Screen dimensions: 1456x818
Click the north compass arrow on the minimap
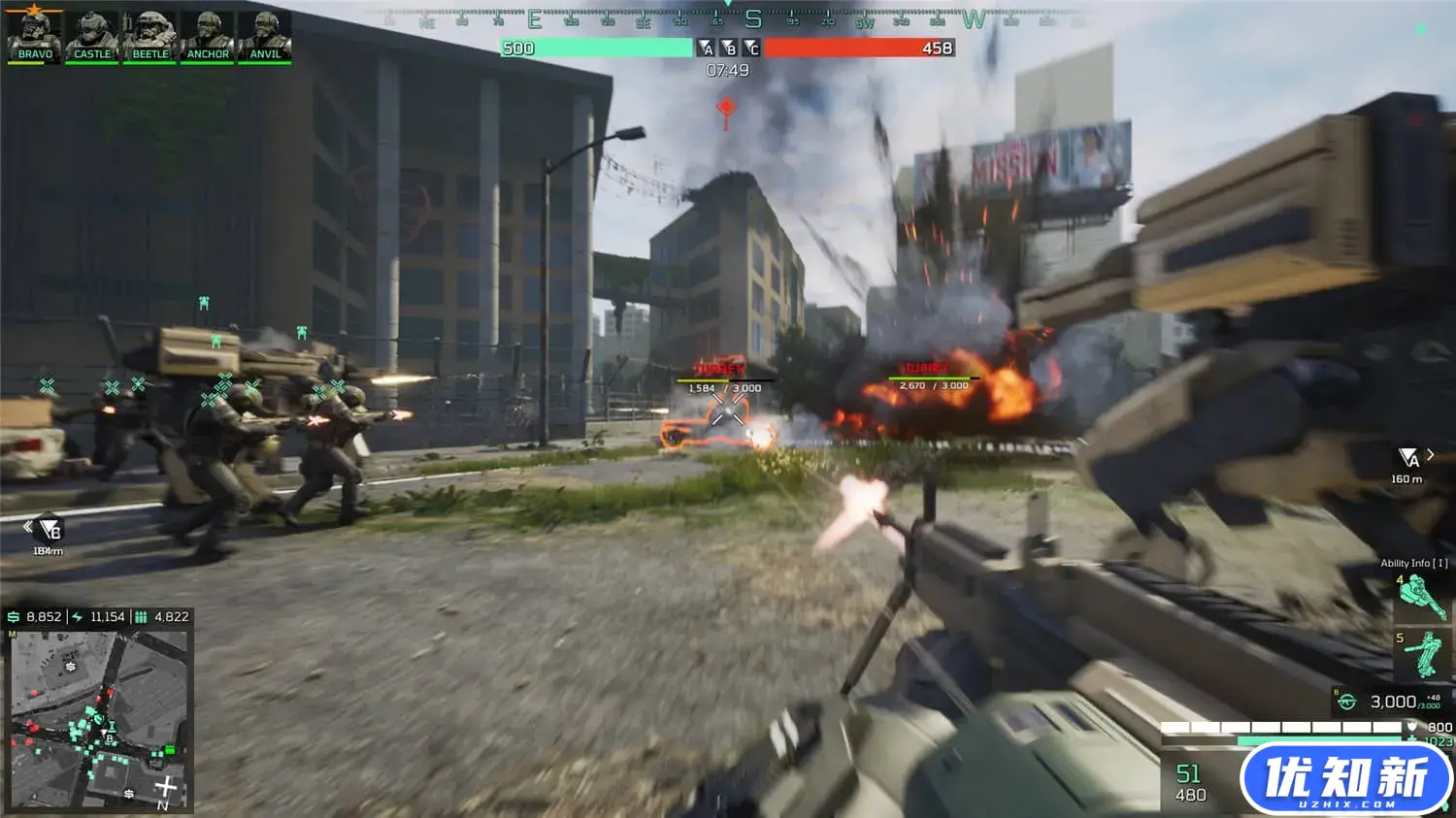point(166,784)
